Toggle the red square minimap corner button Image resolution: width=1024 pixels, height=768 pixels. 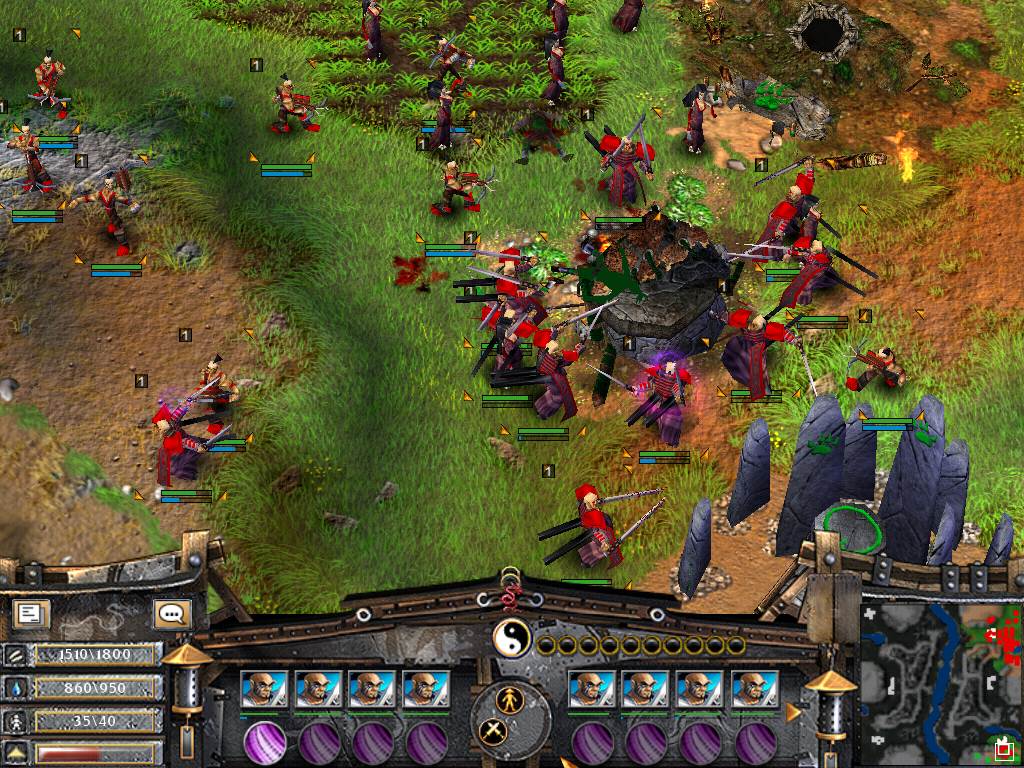(1003, 747)
